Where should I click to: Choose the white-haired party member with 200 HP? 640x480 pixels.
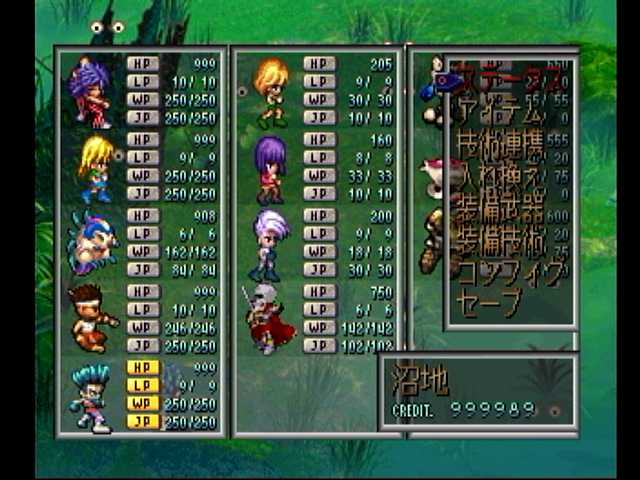click(x=270, y=244)
